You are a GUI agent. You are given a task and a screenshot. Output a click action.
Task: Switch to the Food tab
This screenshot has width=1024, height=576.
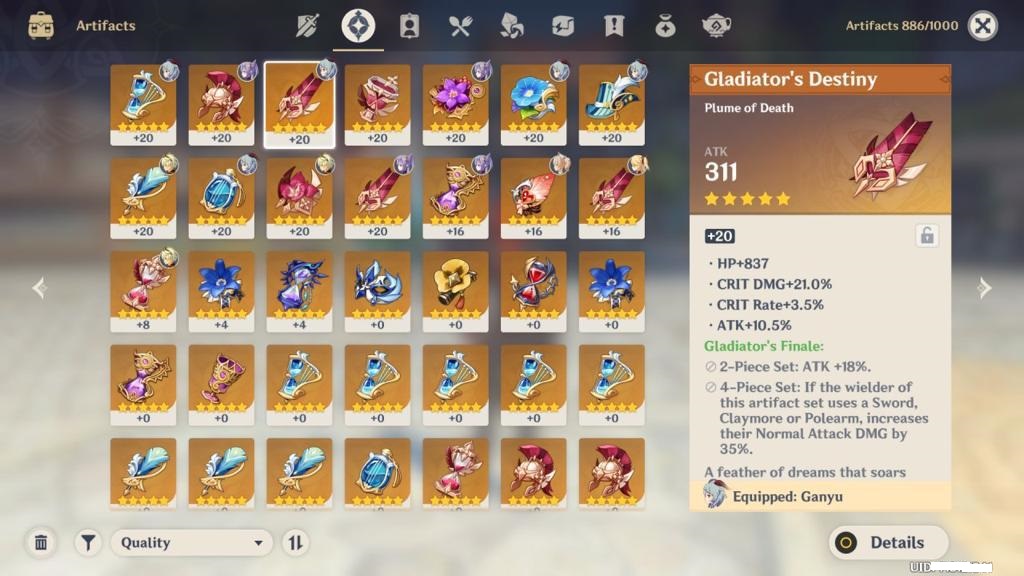460,26
